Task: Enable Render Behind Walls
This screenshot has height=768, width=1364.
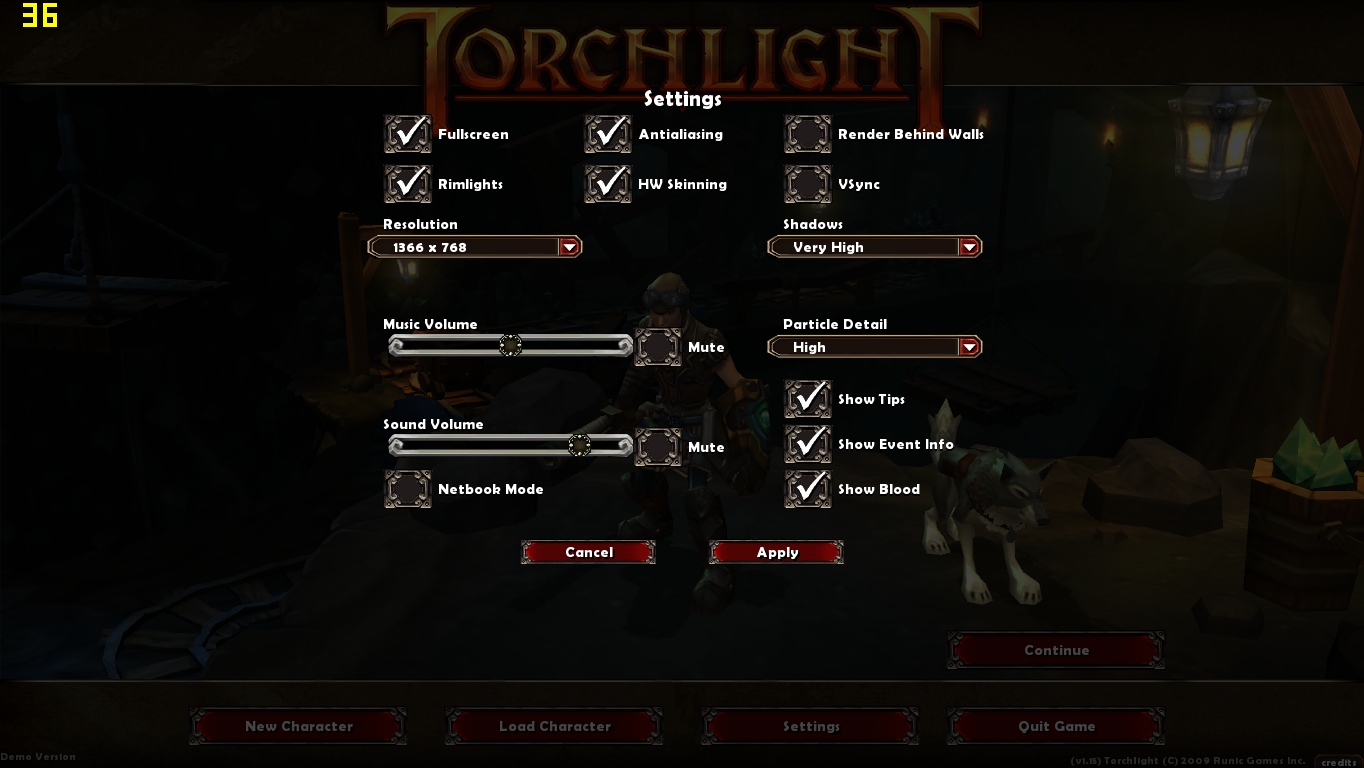Action: 807,133
